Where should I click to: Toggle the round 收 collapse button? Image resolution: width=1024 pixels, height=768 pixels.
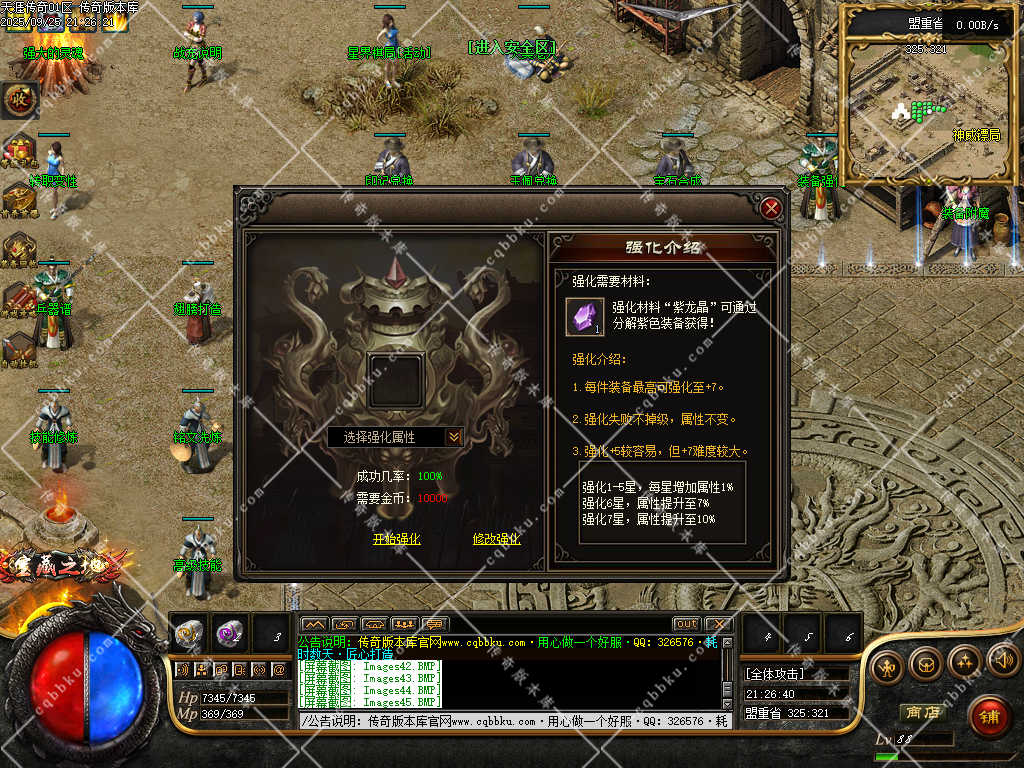coord(19,99)
